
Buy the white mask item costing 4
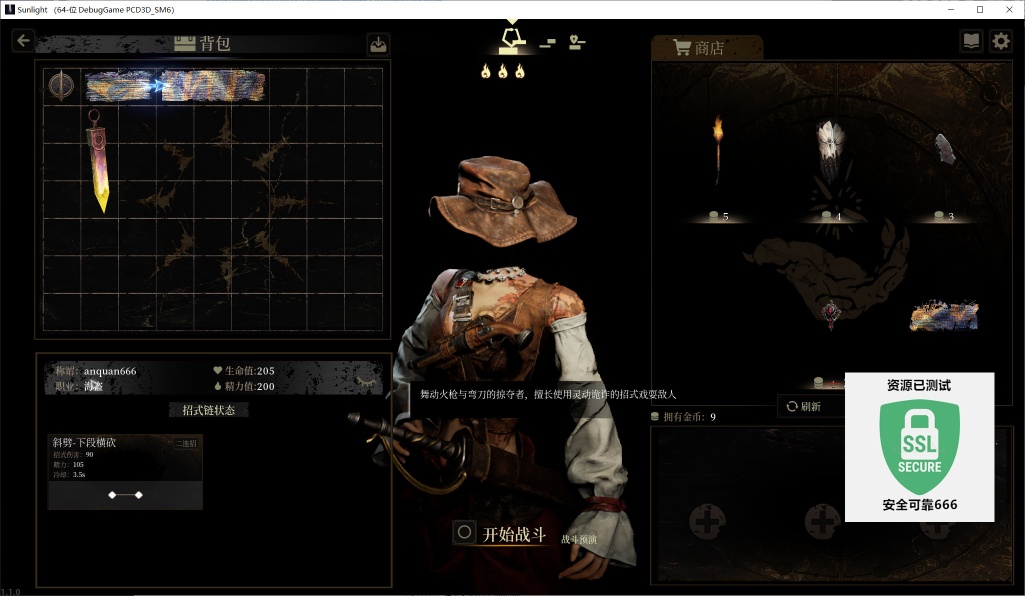tap(830, 152)
